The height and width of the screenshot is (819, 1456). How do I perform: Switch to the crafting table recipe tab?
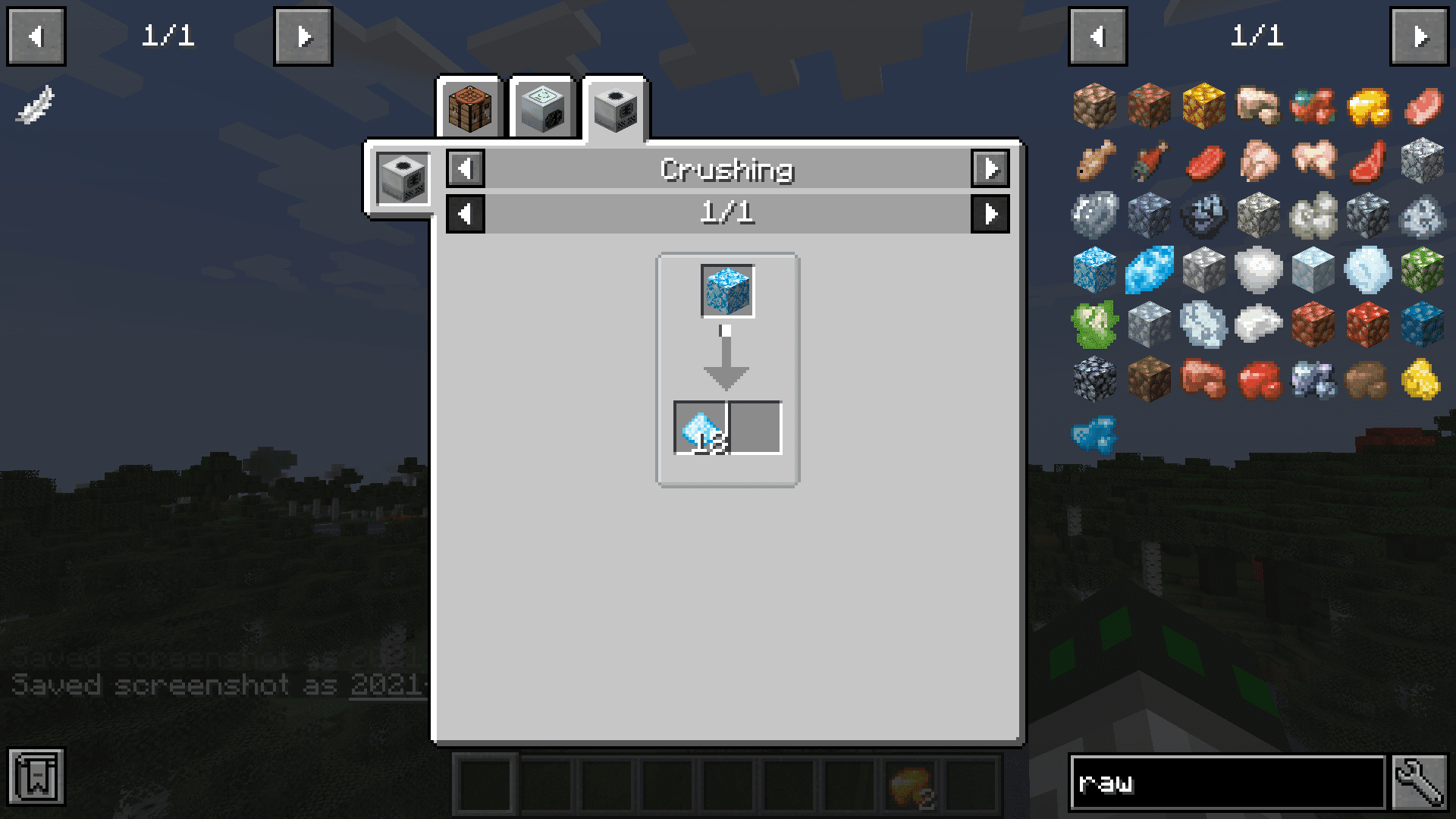pyautogui.click(x=470, y=108)
